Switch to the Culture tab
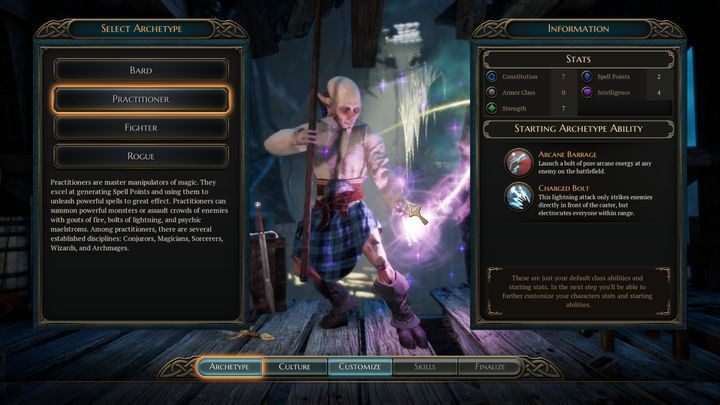 [x=294, y=367]
